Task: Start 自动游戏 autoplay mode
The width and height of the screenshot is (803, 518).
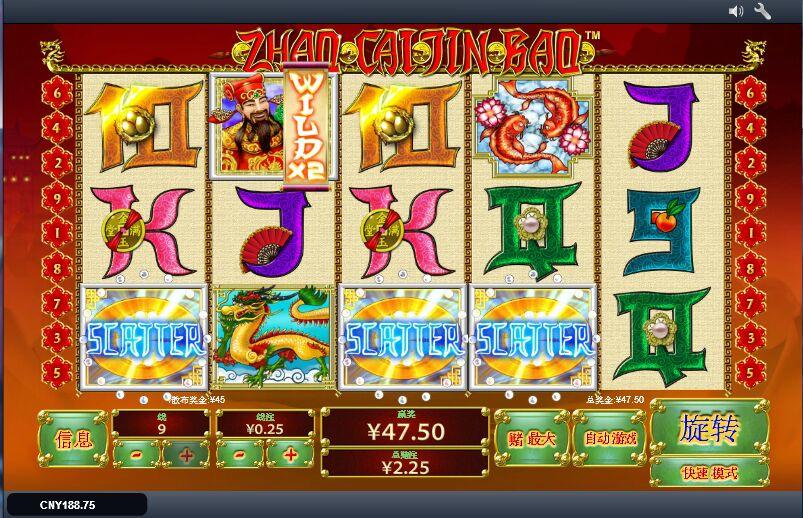Action: pos(609,438)
